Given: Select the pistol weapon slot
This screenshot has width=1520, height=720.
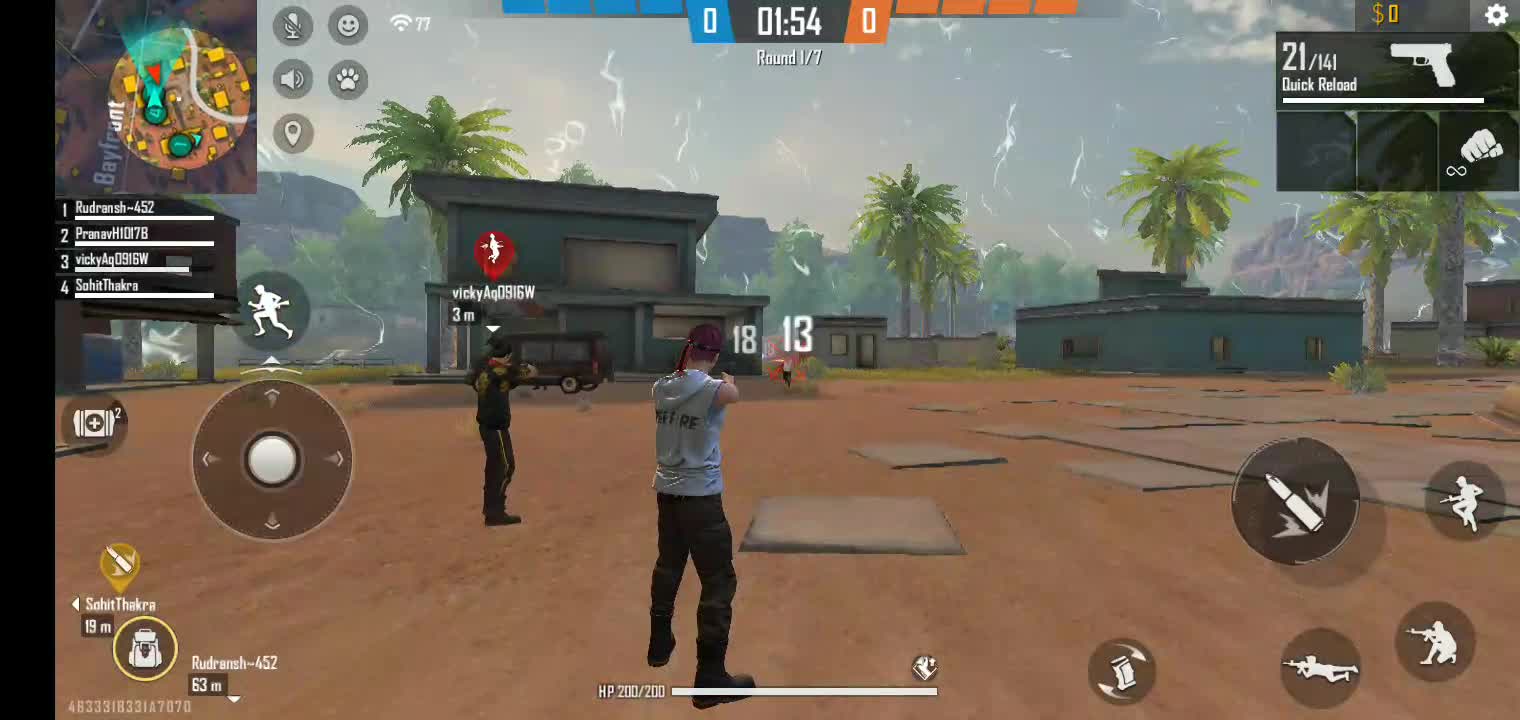Looking at the screenshot, I should click(1397, 69).
